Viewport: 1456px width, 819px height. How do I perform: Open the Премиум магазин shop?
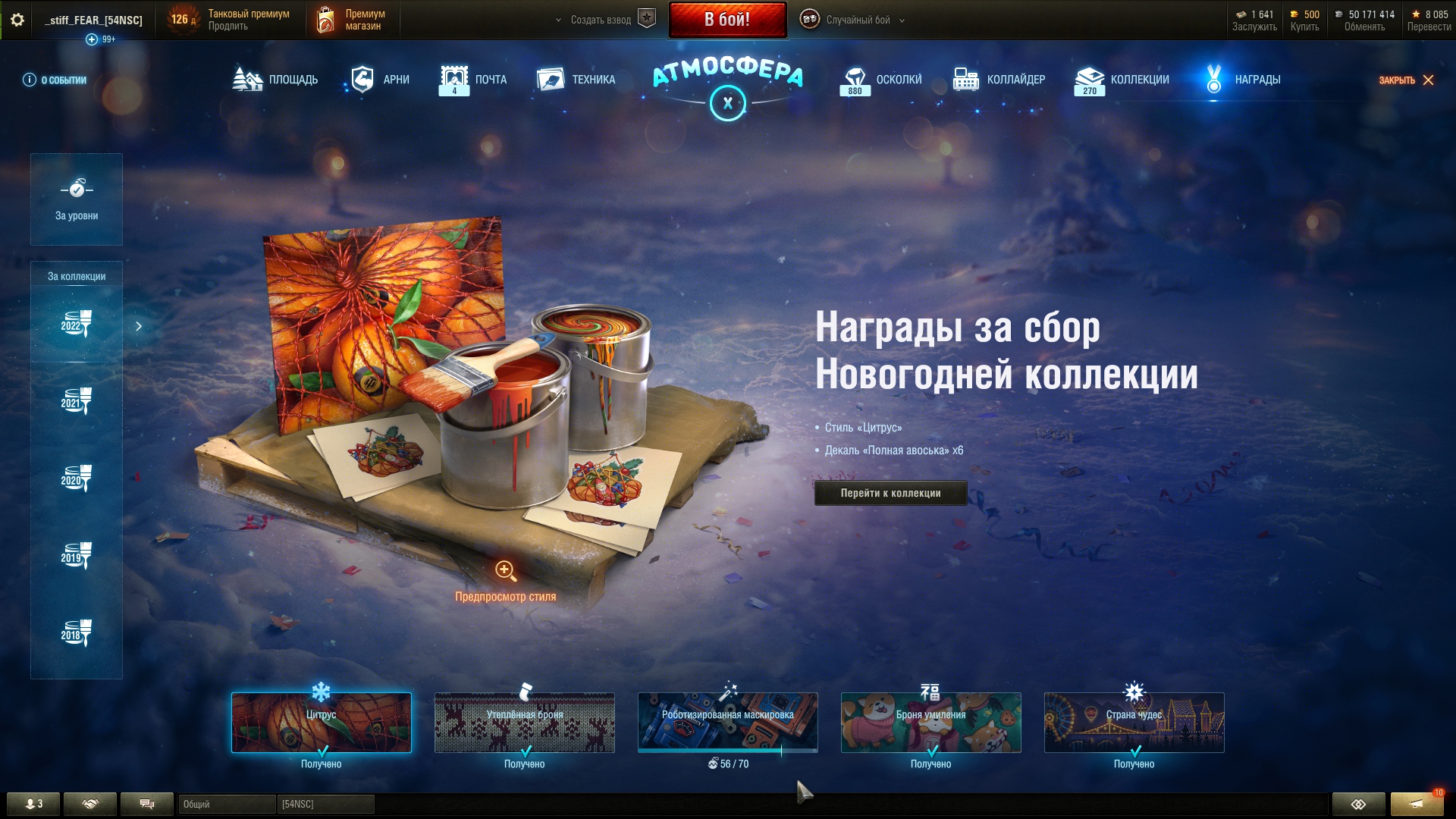(352, 20)
